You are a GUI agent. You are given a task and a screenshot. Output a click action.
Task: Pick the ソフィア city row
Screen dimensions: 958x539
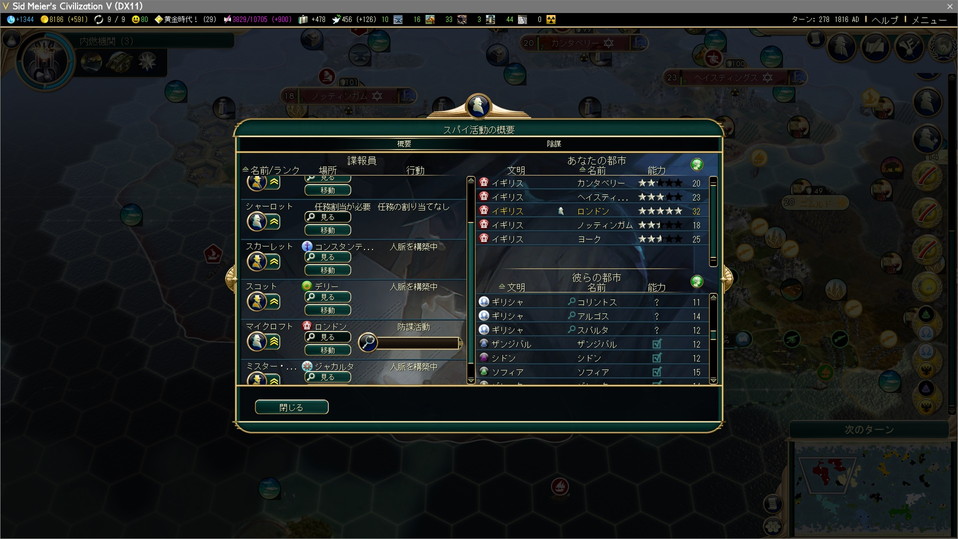(x=593, y=372)
